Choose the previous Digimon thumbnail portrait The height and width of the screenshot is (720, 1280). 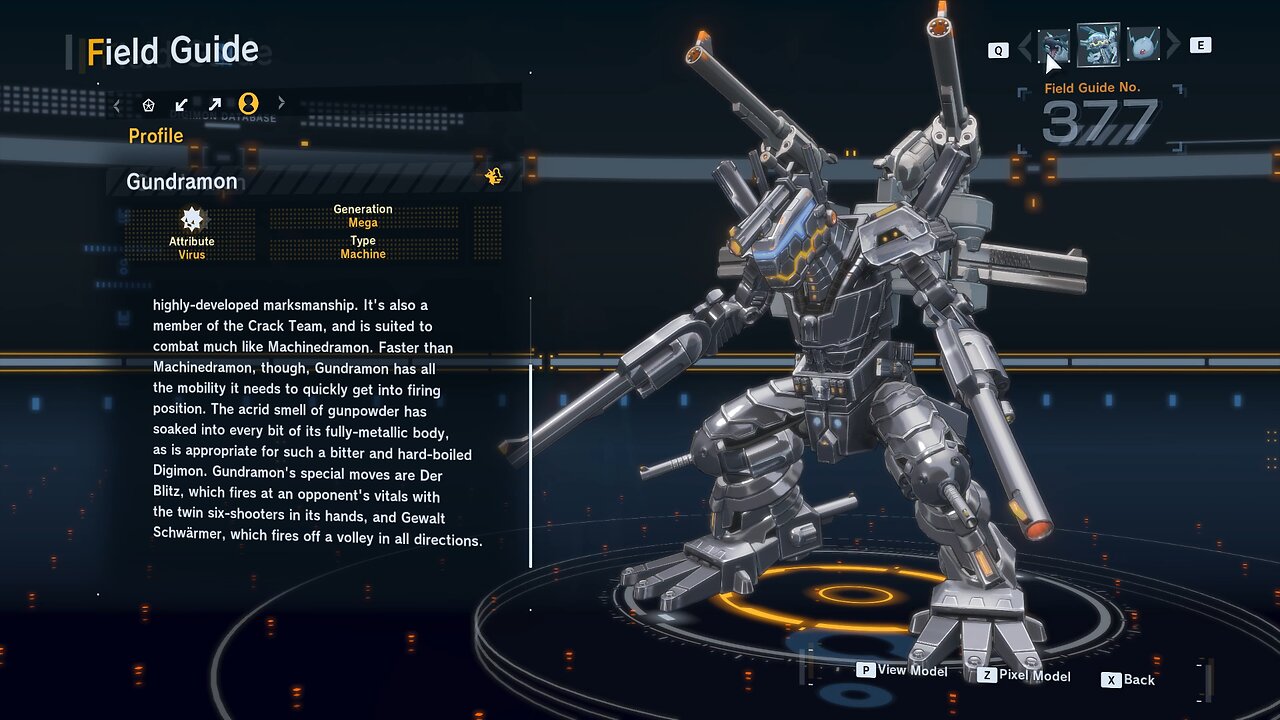click(1053, 46)
